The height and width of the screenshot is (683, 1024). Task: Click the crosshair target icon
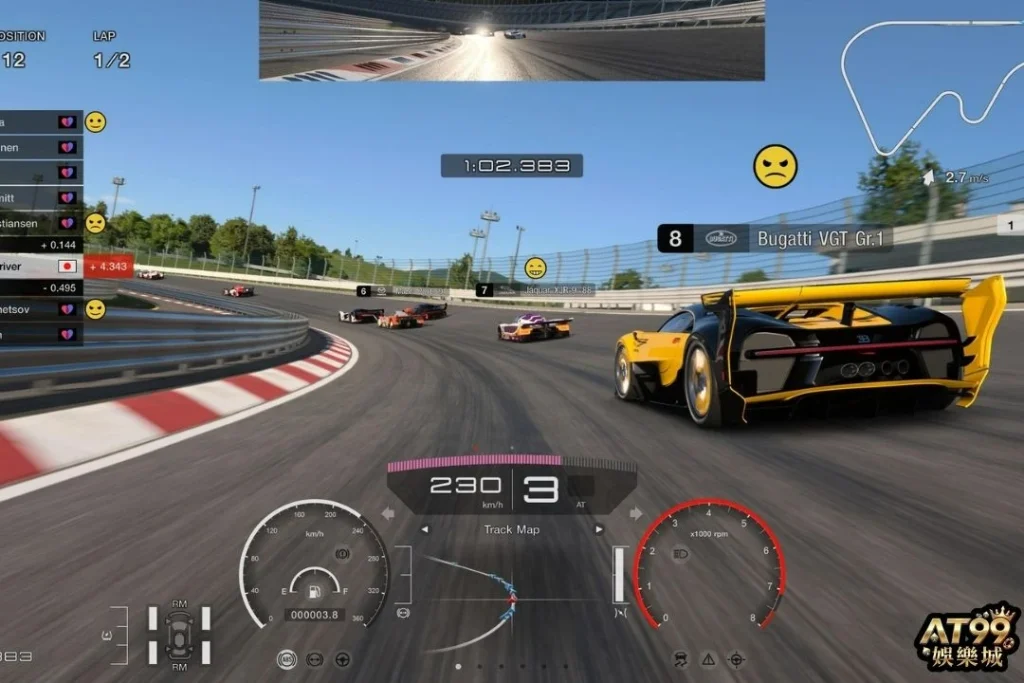click(x=736, y=659)
